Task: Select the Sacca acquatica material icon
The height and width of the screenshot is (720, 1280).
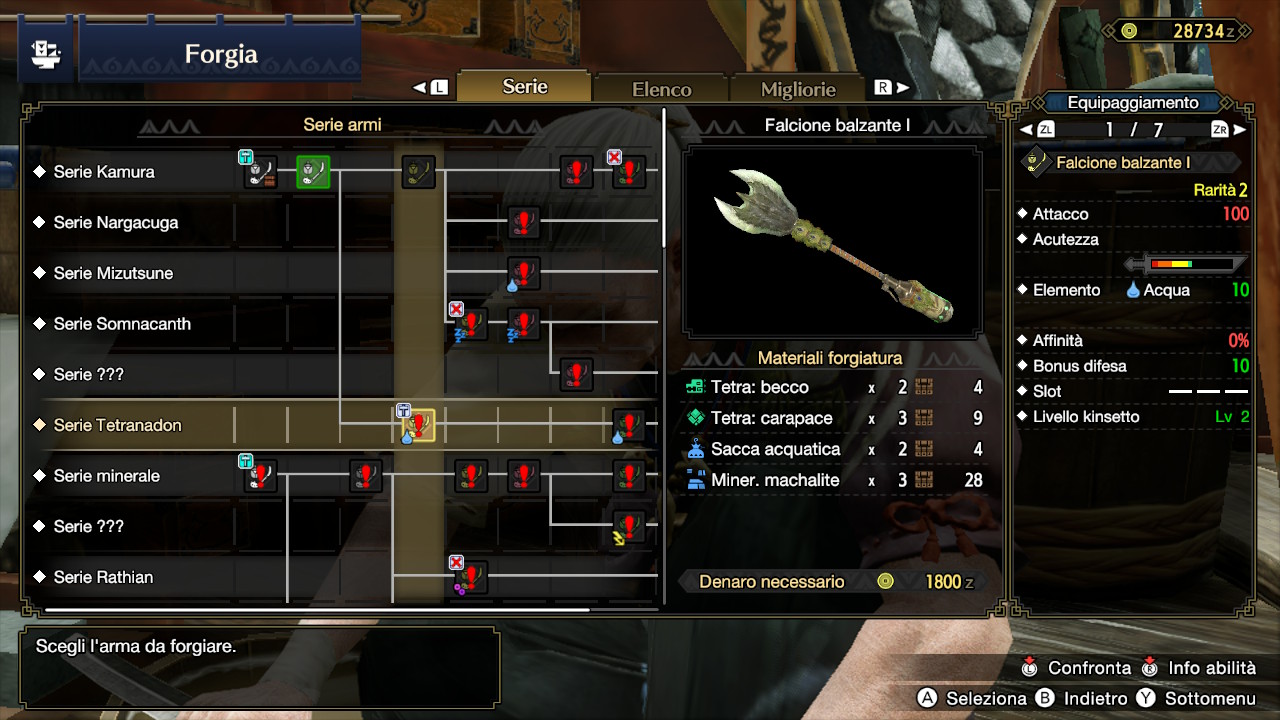Action: point(694,449)
